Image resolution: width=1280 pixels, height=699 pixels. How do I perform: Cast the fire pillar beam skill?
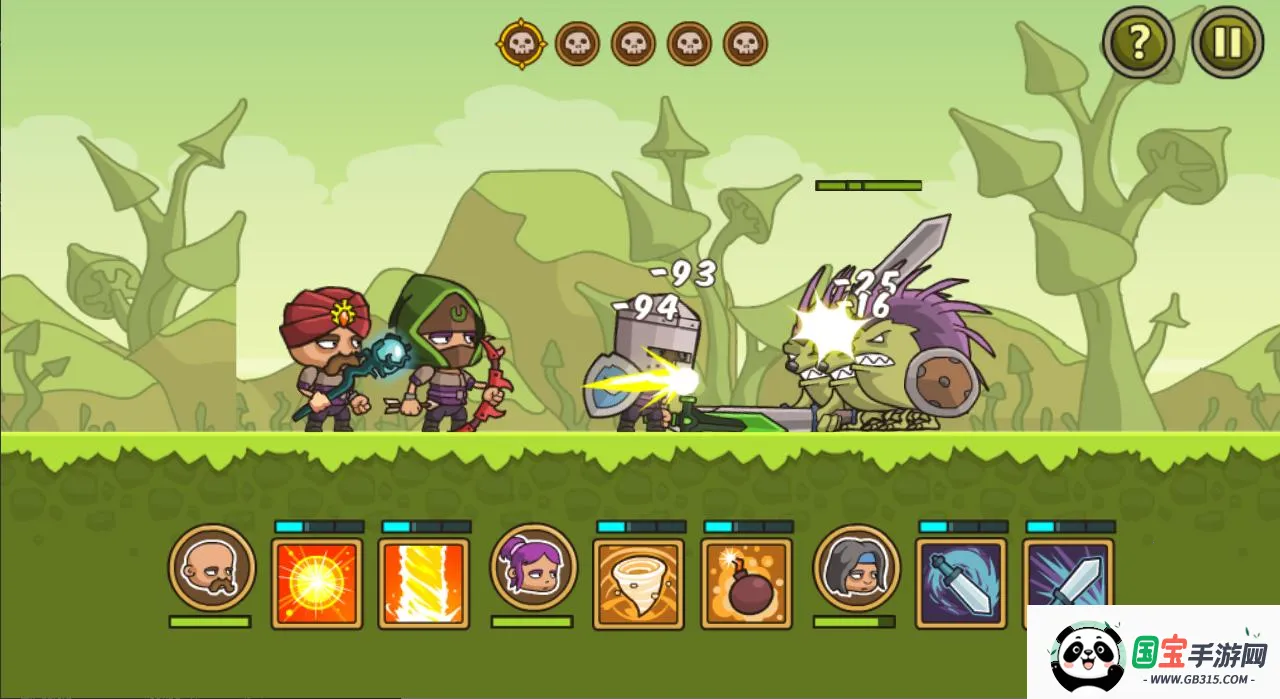[x=424, y=584]
